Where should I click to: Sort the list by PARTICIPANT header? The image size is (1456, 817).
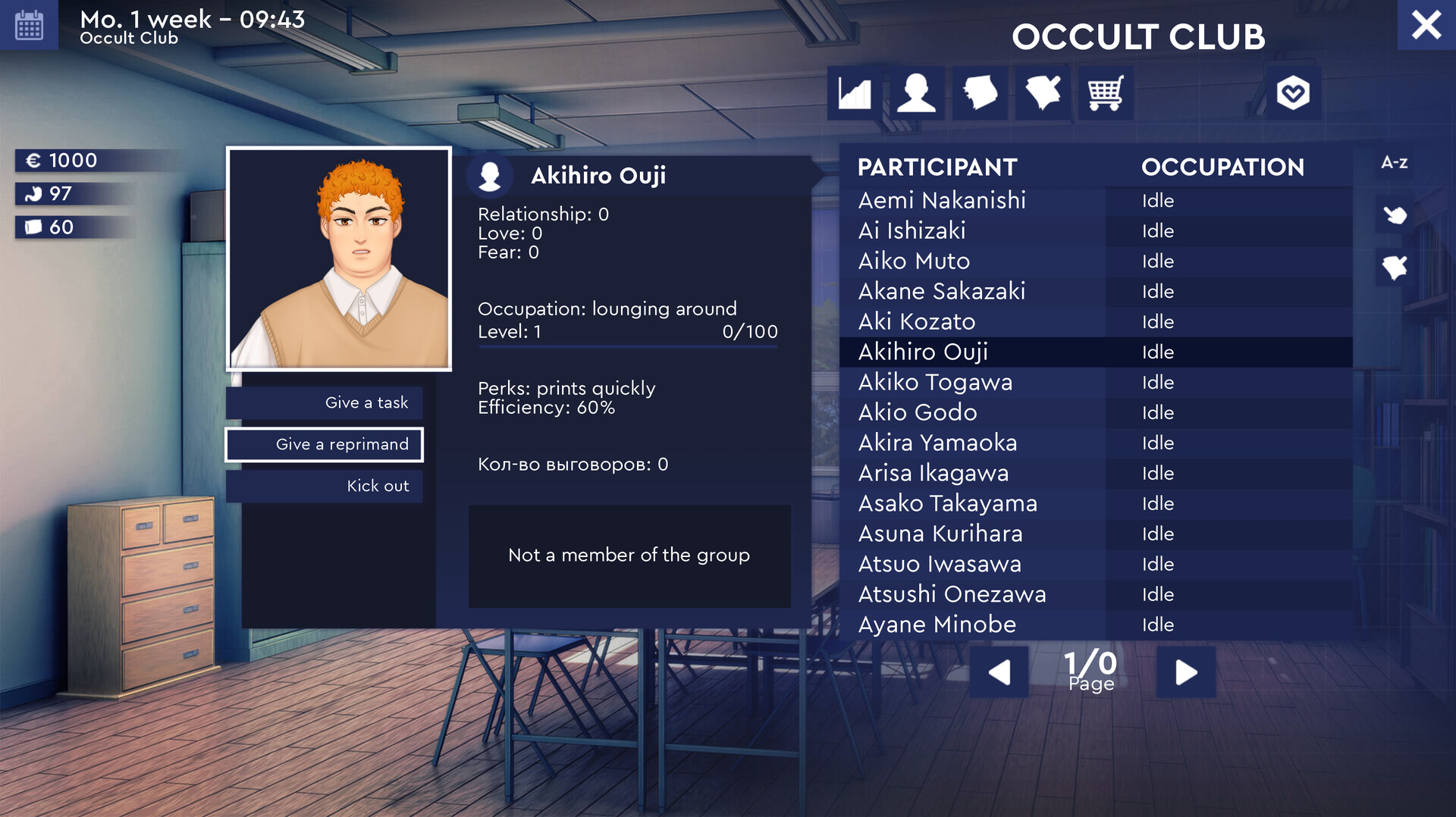tap(937, 167)
